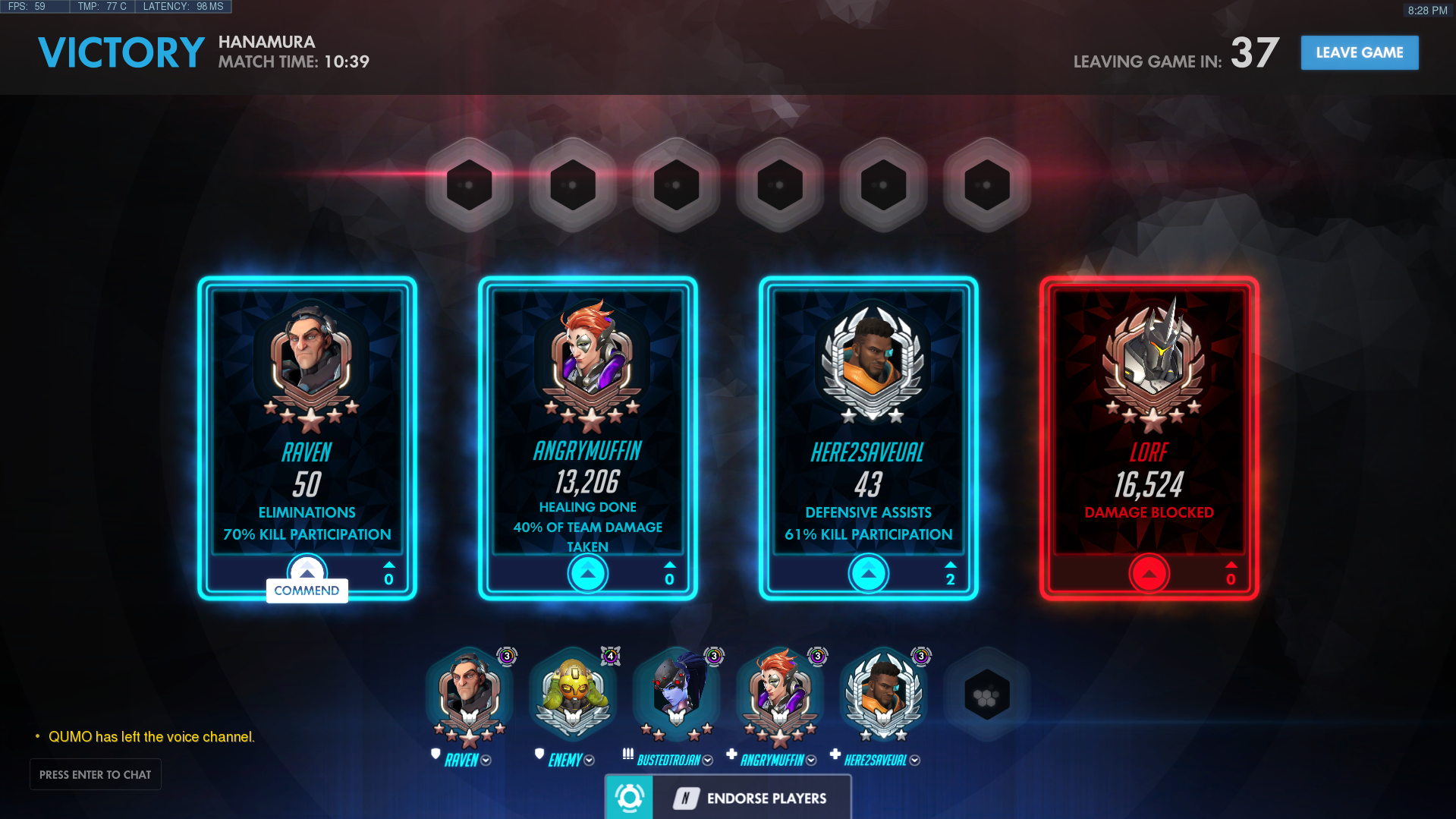Open HERE2SAVEUAL's player options dropdown
Viewport: 1456px width, 819px height.
(915, 761)
